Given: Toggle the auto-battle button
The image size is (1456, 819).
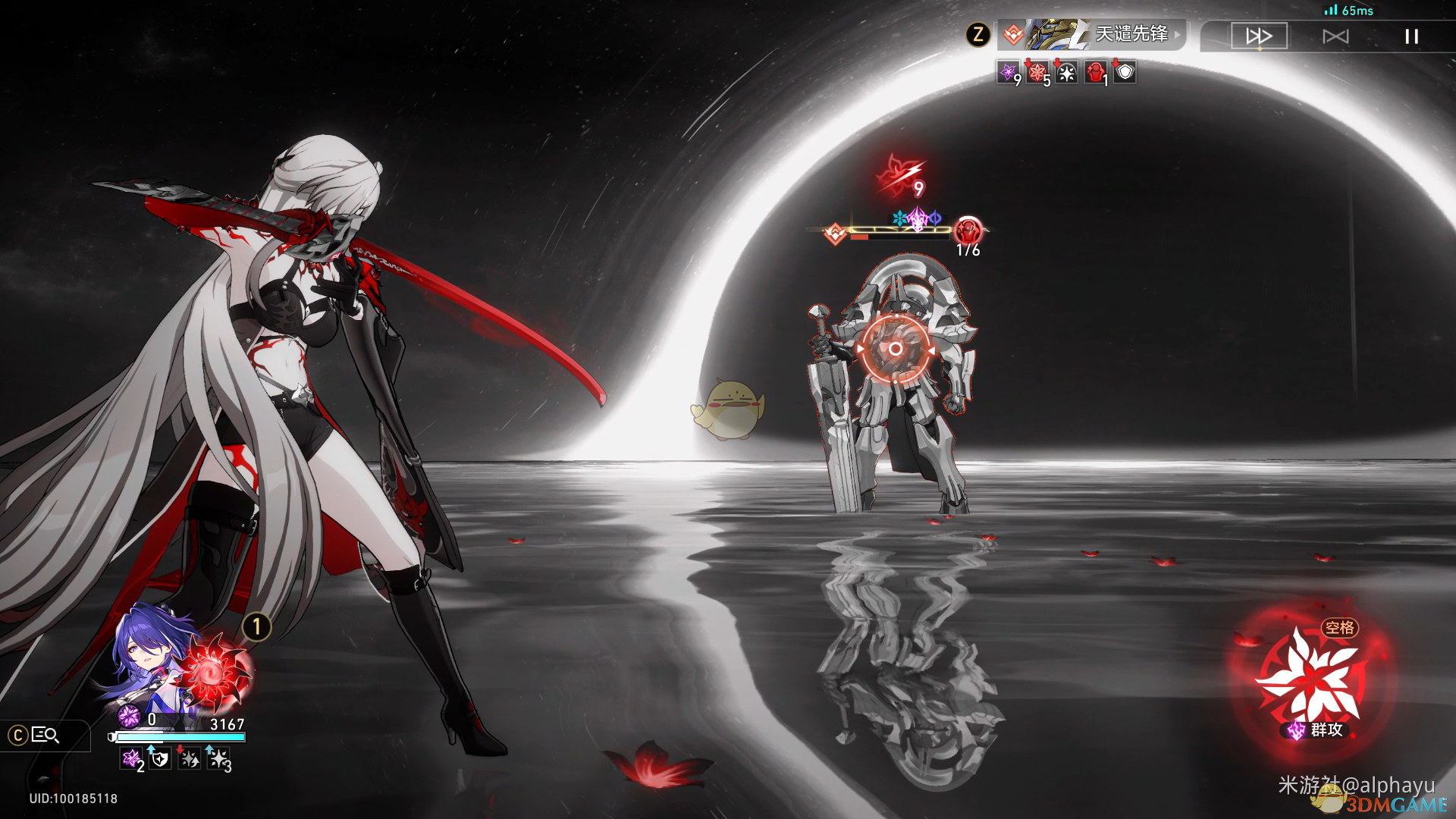Looking at the screenshot, I should pyautogui.click(x=1335, y=36).
